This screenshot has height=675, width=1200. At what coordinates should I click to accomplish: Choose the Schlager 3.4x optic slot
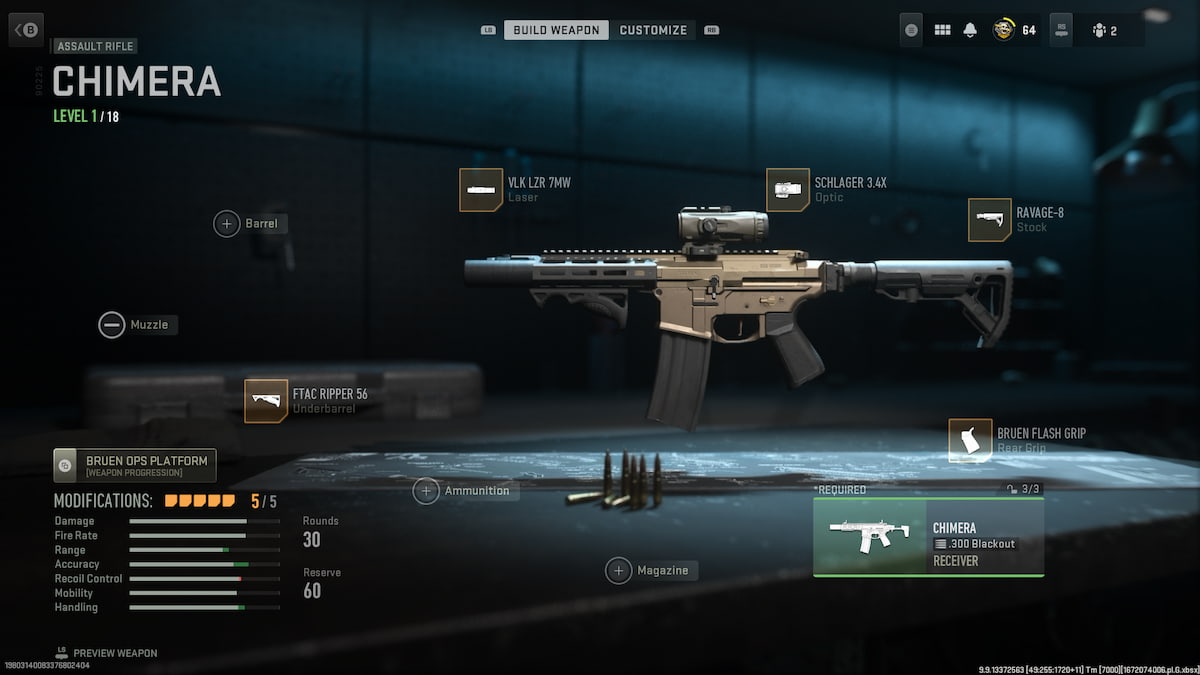[x=788, y=190]
